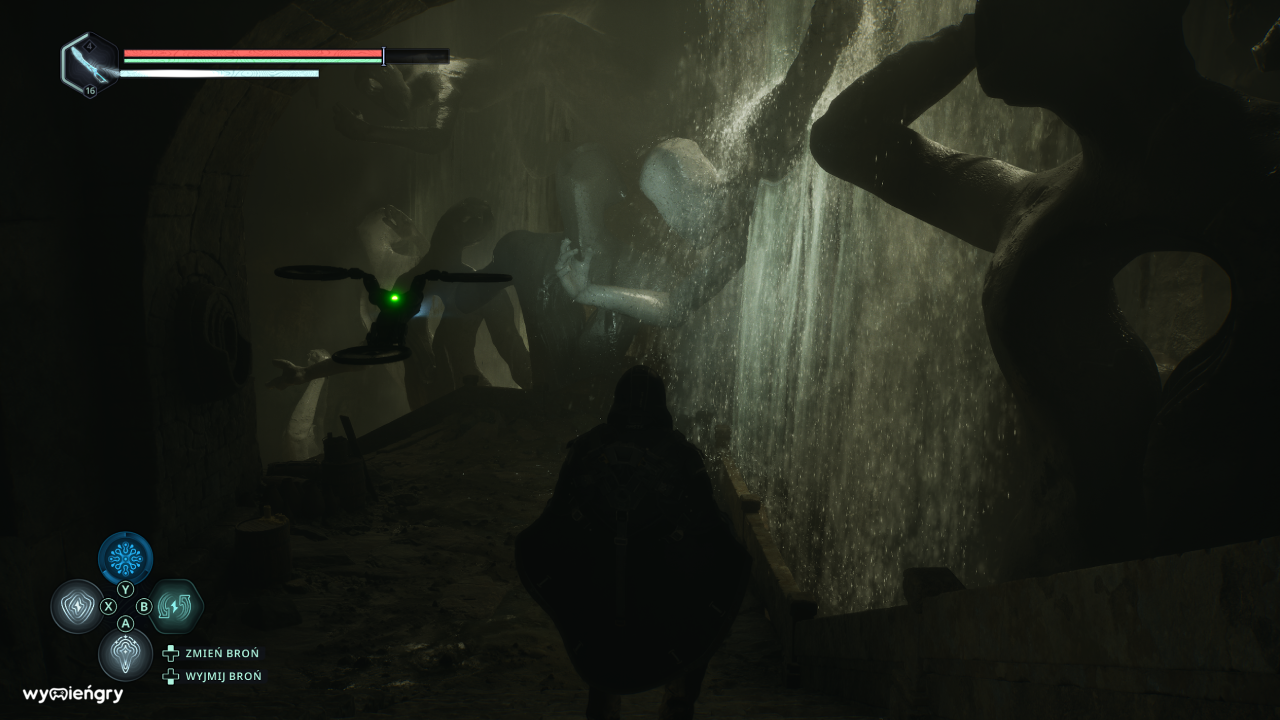Trigger the swirling lightning arrows ability
The height and width of the screenshot is (720, 1280).
175,606
